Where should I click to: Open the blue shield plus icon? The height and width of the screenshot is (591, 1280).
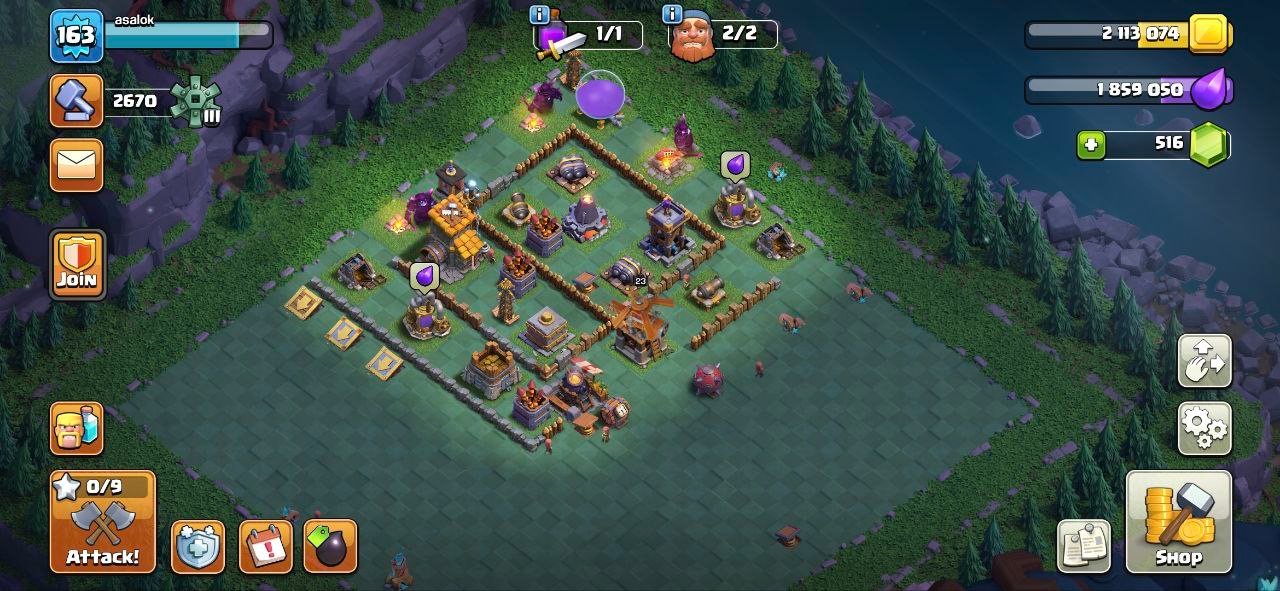pos(197,546)
